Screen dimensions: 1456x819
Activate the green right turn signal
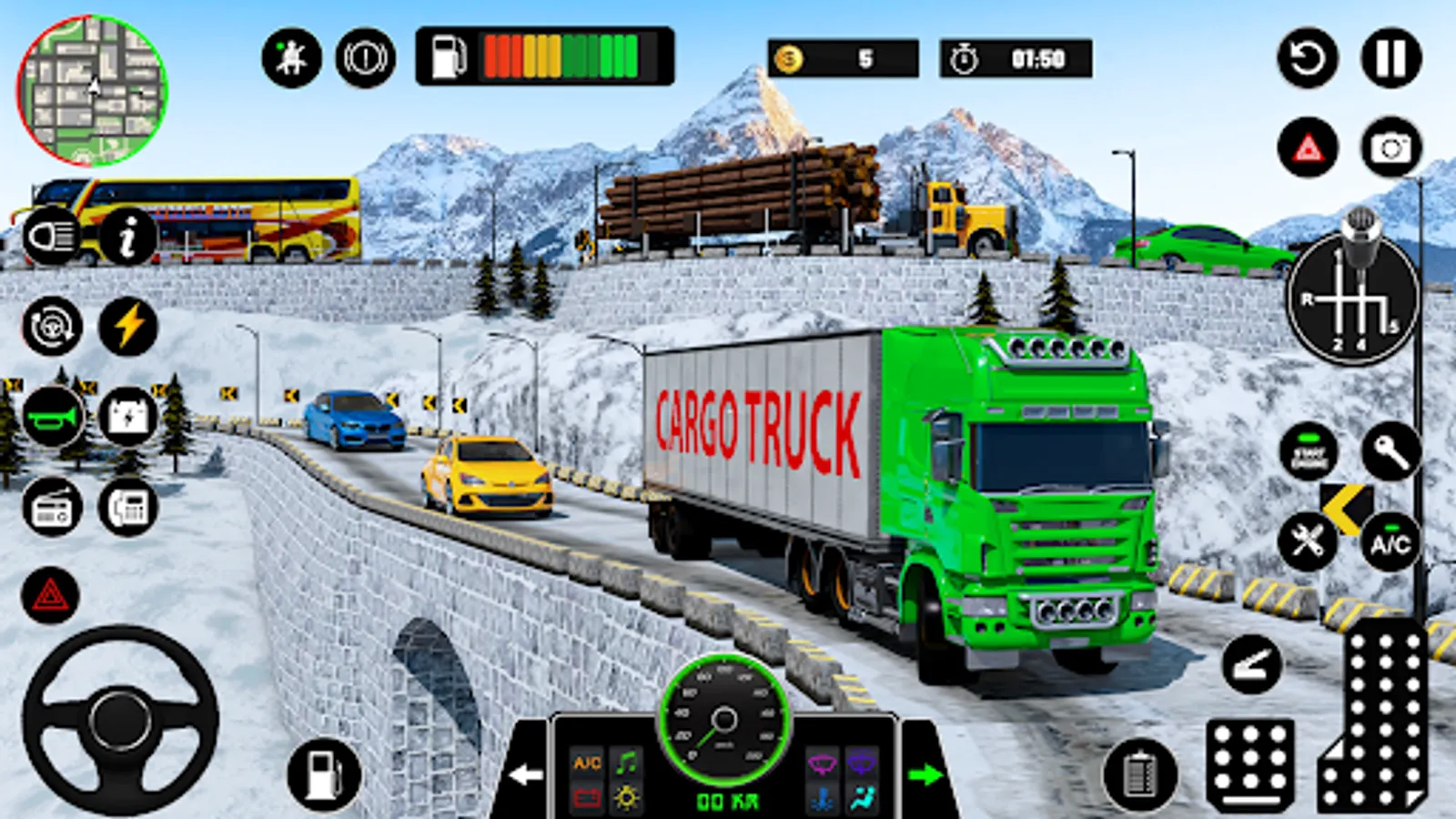[925, 774]
